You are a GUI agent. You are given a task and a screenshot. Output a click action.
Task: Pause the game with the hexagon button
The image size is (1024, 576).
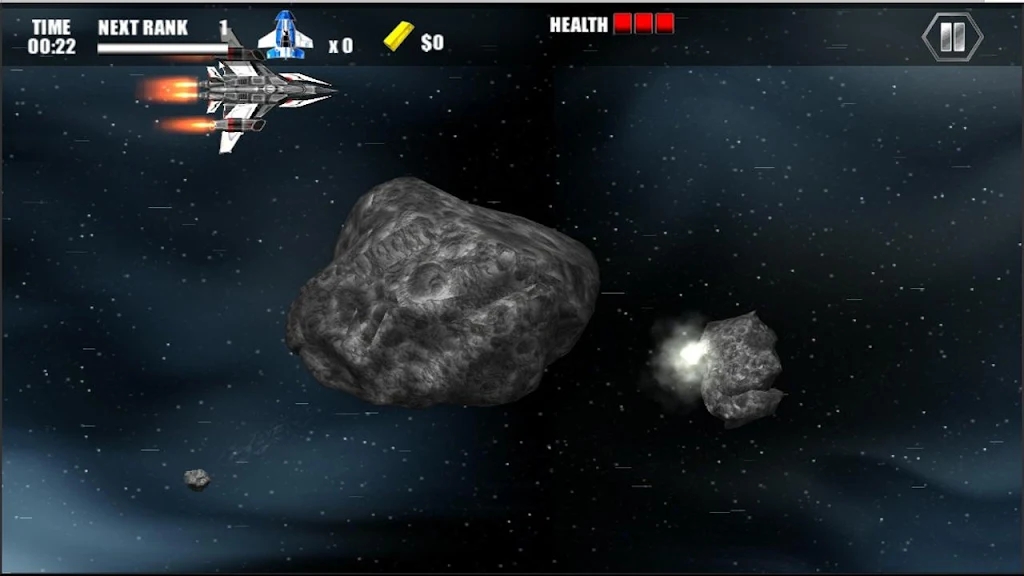click(x=952, y=37)
